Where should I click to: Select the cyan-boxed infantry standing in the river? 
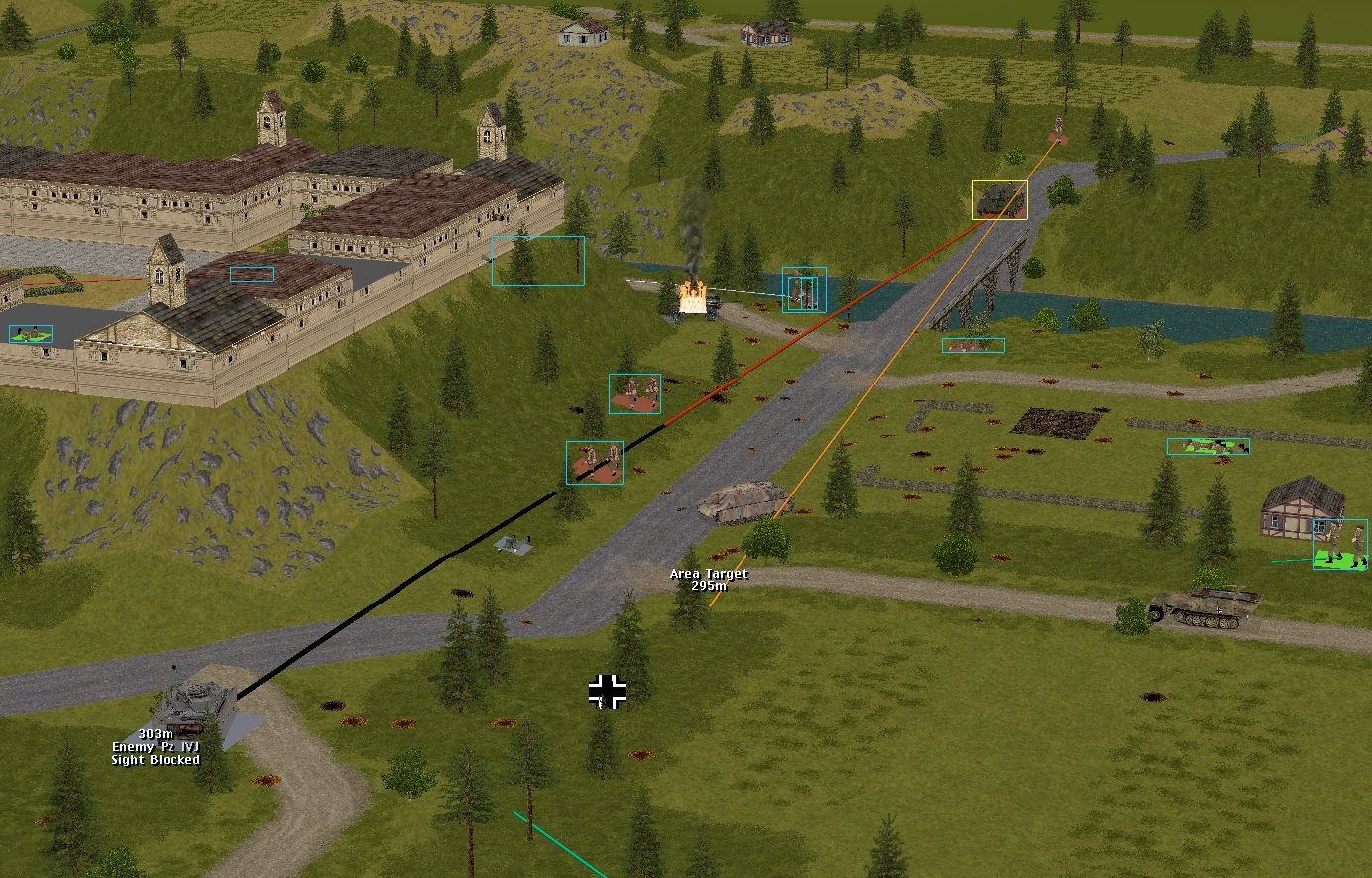coord(803,289)
